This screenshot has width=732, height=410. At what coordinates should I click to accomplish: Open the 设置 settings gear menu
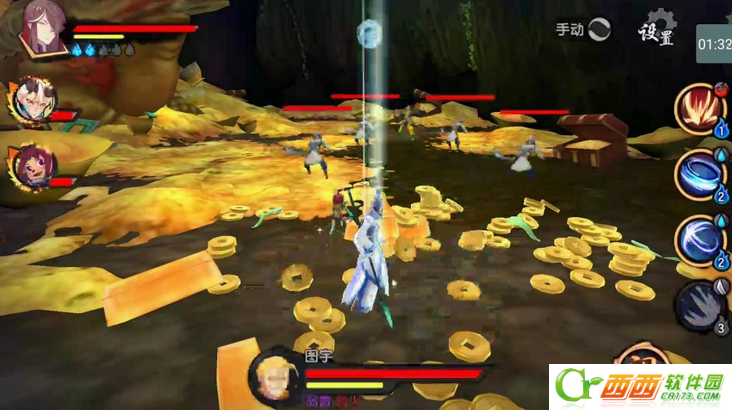[x=657, y=30]
